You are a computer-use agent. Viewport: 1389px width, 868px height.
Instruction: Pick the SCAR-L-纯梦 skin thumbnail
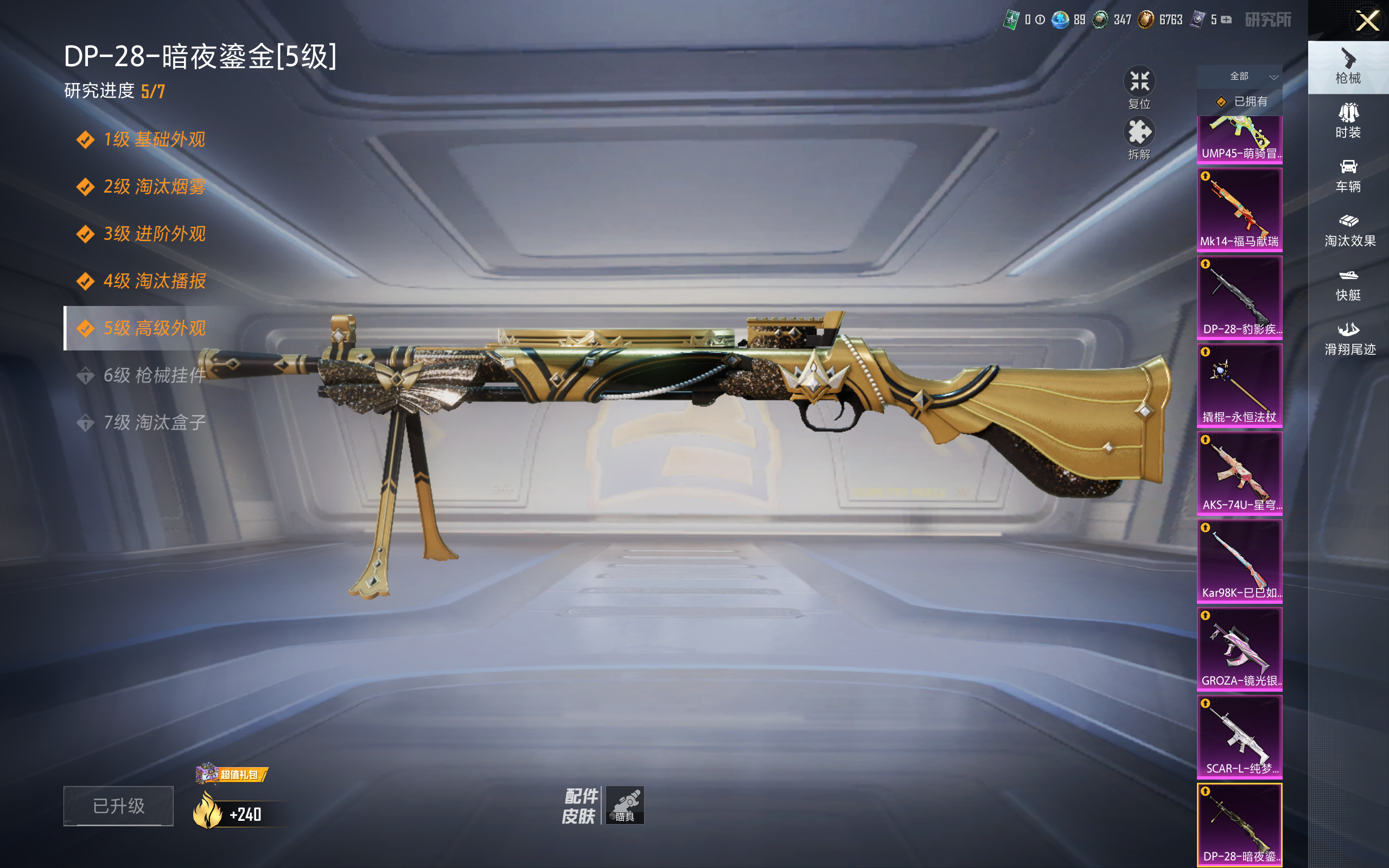coord(1239,737)
